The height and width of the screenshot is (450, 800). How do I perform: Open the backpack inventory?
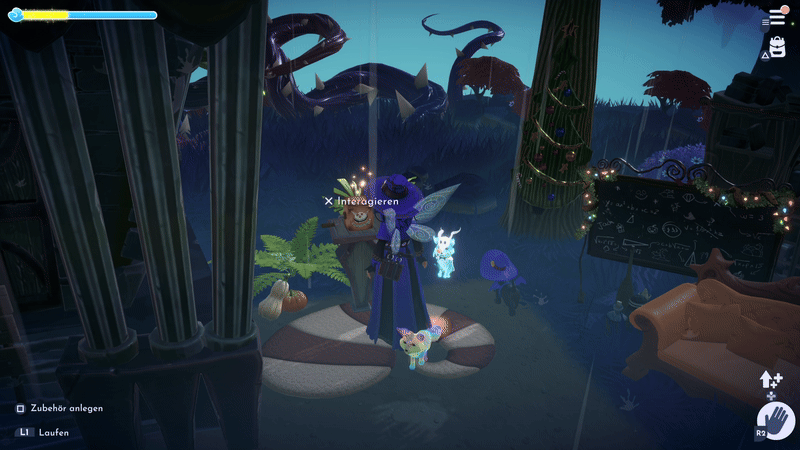776,47
